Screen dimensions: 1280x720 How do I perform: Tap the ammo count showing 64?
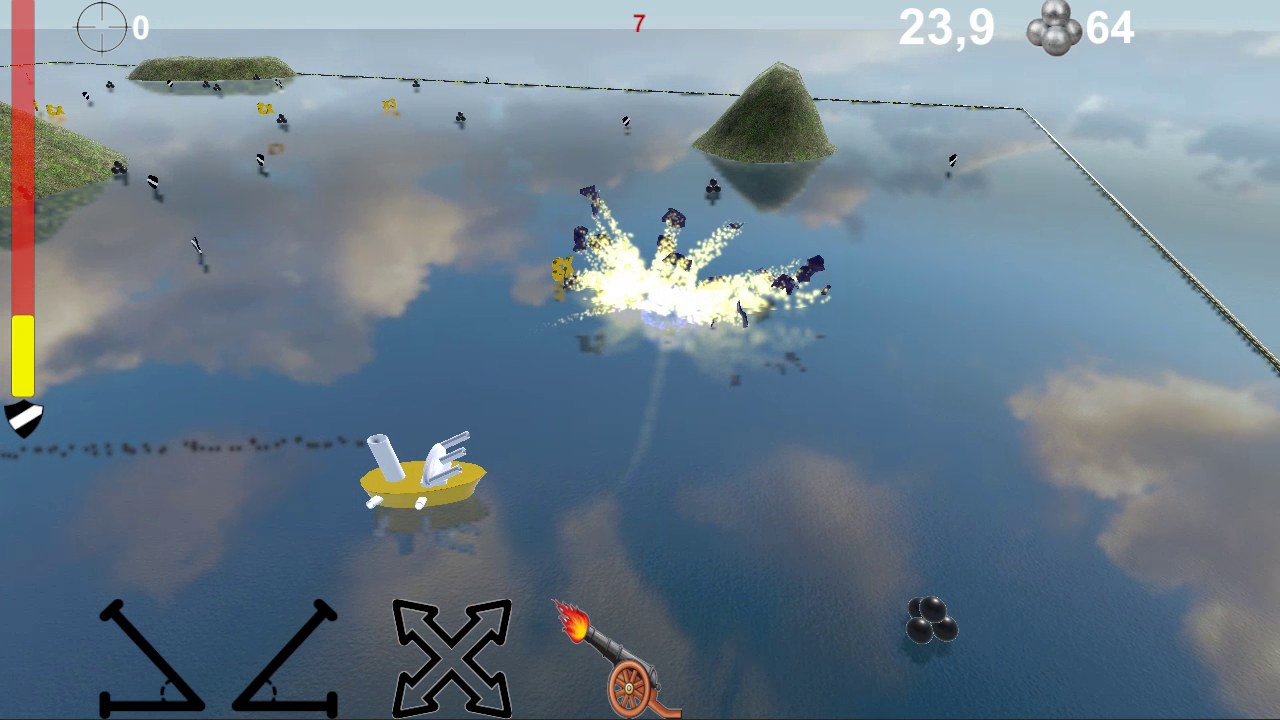pyautogui.click(x=1110, y=28)
